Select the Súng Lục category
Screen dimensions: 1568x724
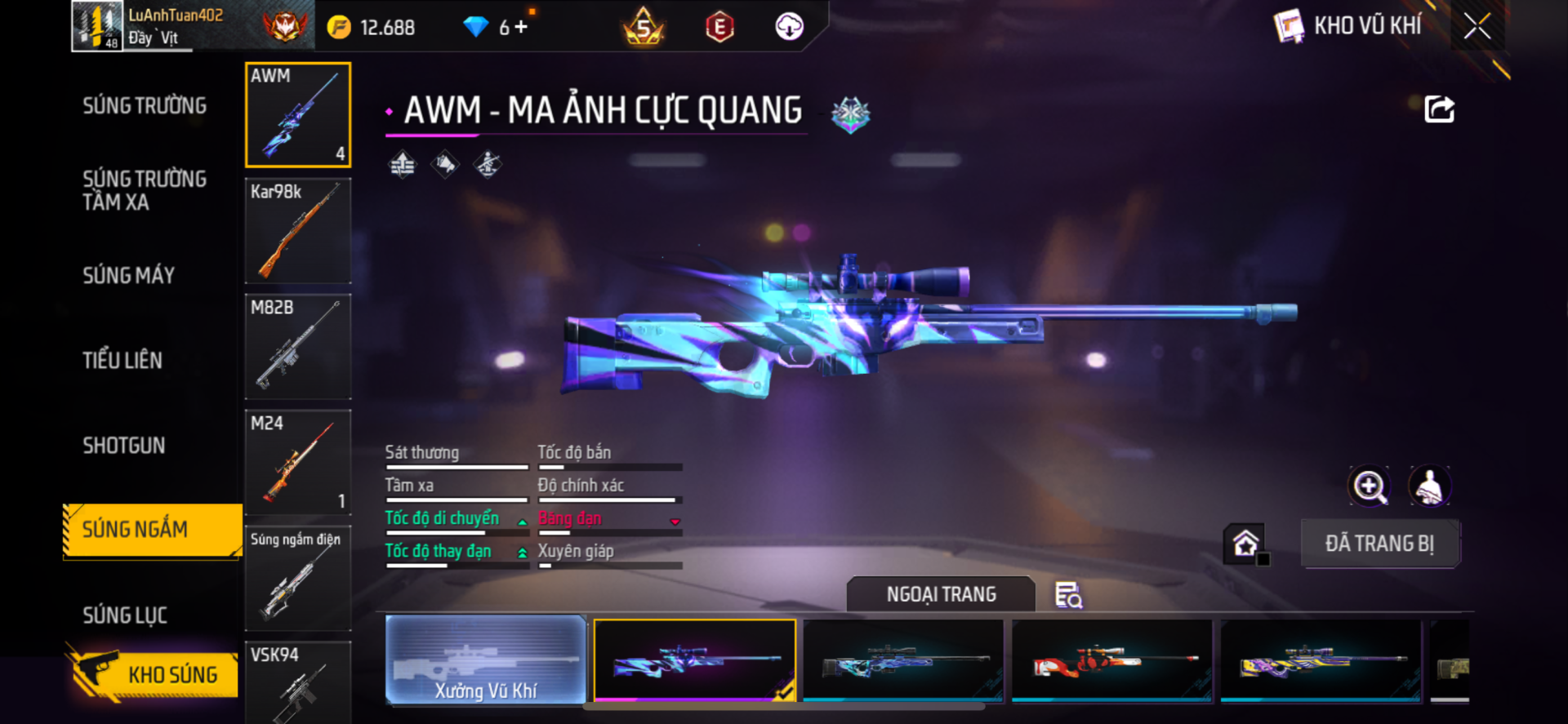pyautogui.click(x=125, y=615)
